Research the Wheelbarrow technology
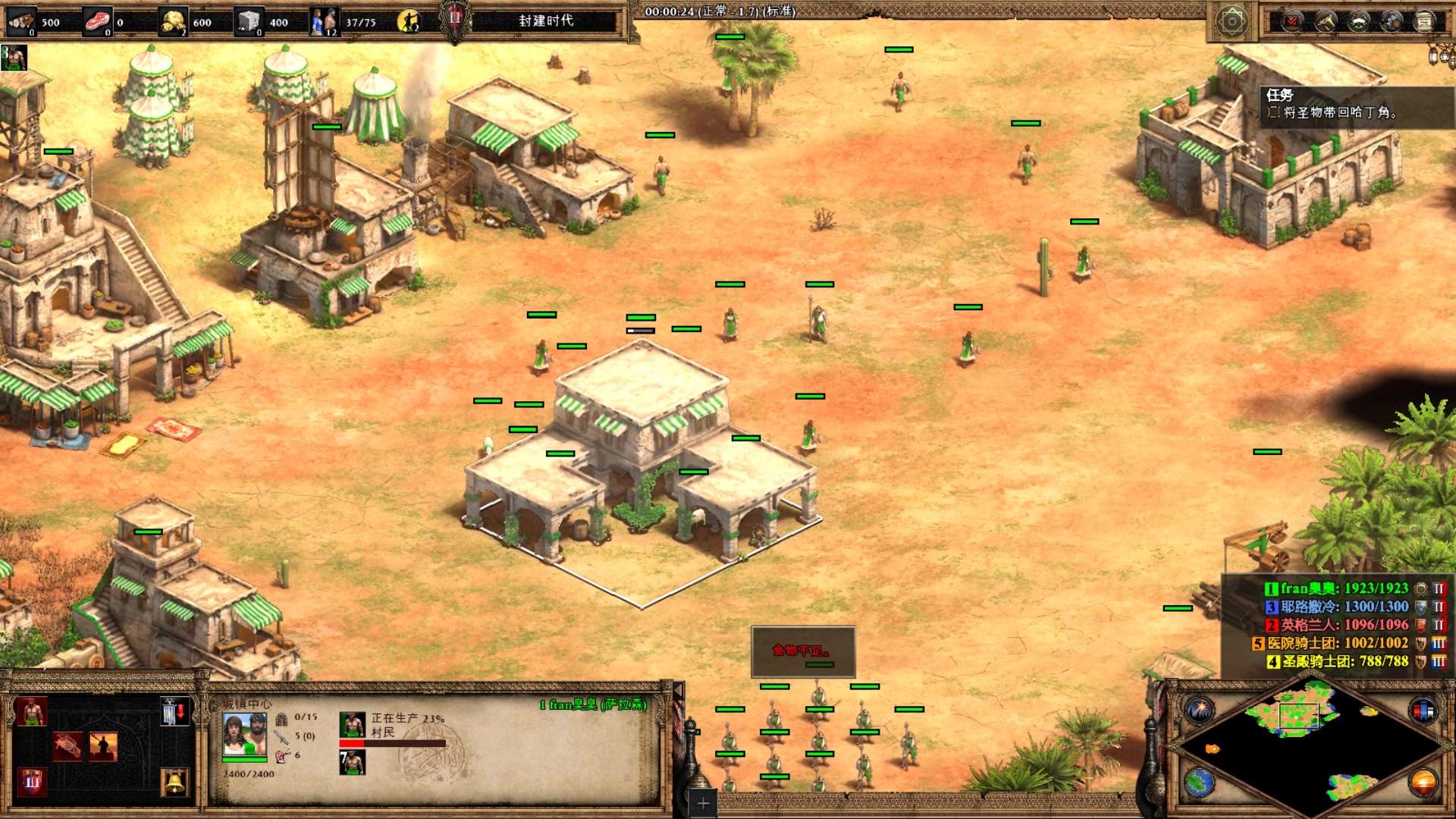This screenshot has height=819, width=1456. pos(68,746)
